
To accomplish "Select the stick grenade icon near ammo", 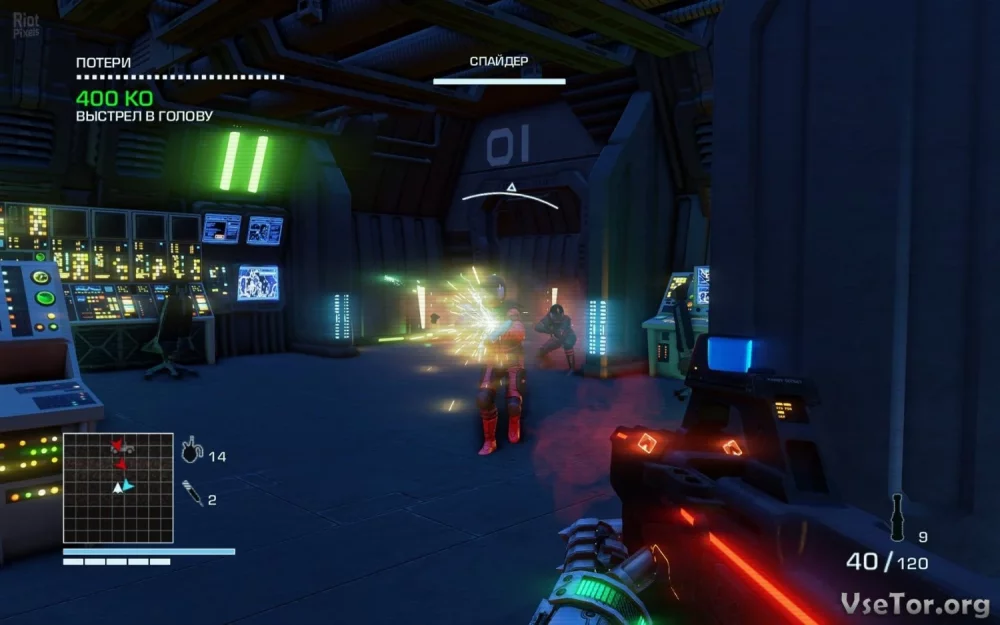I will pos(897,518).
